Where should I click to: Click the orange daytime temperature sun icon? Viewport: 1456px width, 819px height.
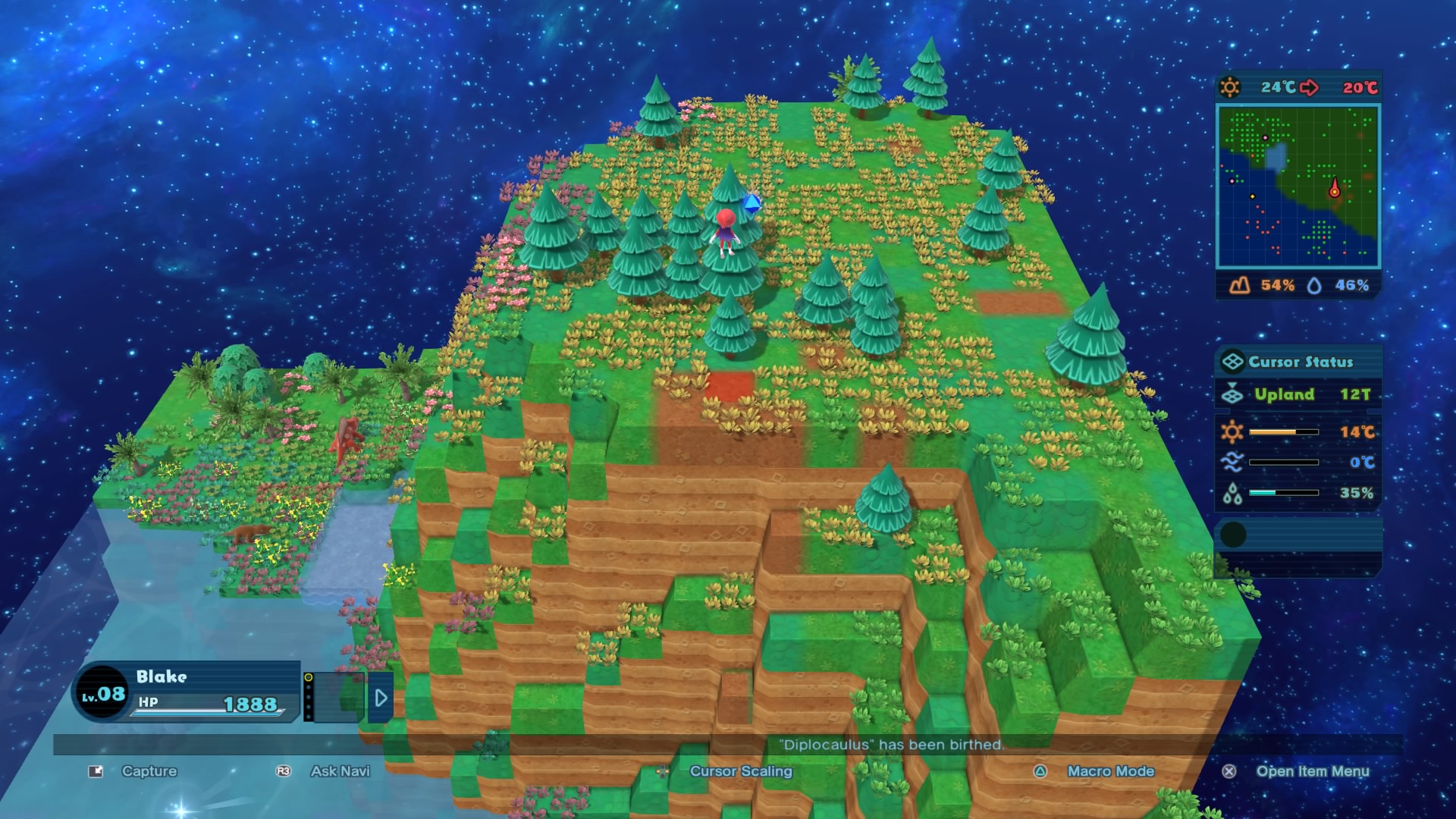1233,432
